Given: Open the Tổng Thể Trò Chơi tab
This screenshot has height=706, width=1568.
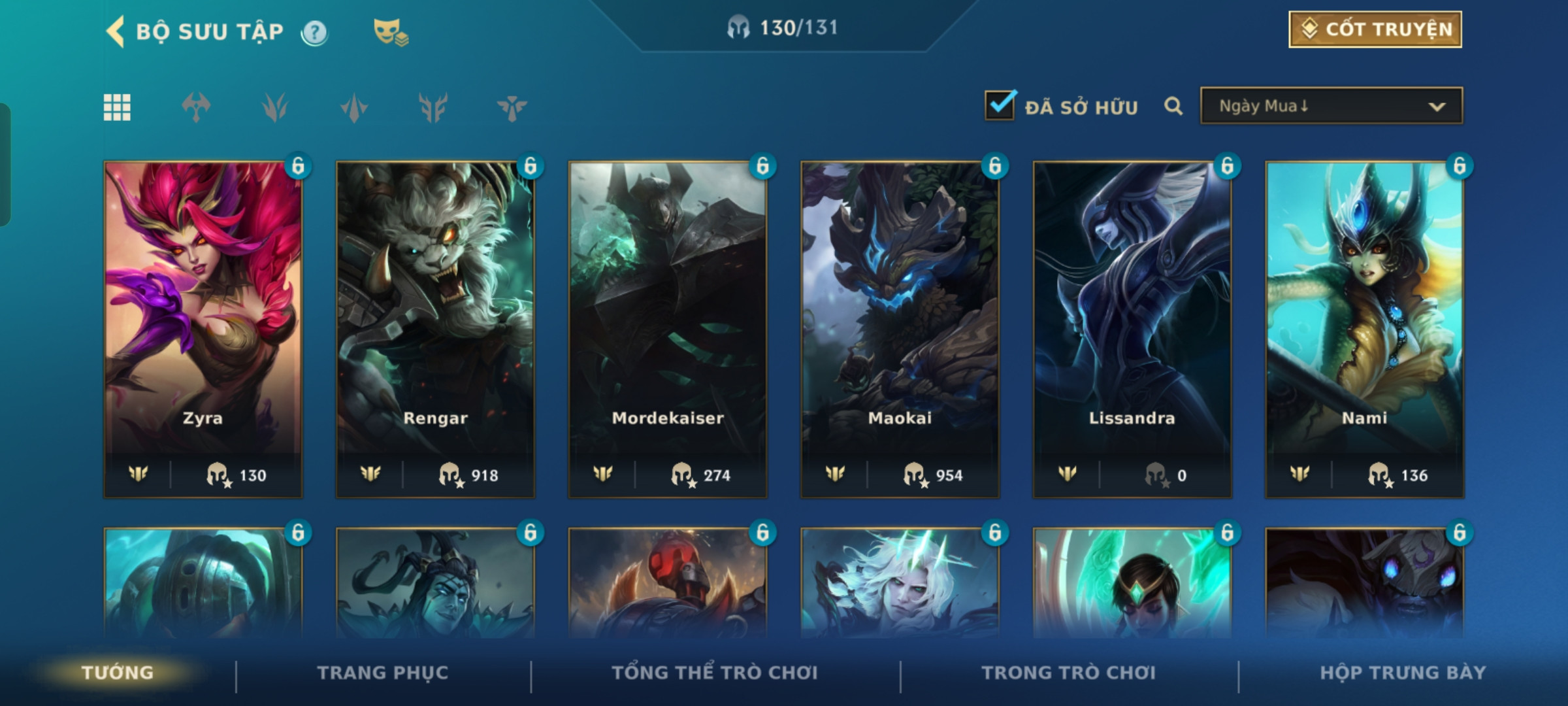Looking at the screenshot, I should tap(715, 673).
